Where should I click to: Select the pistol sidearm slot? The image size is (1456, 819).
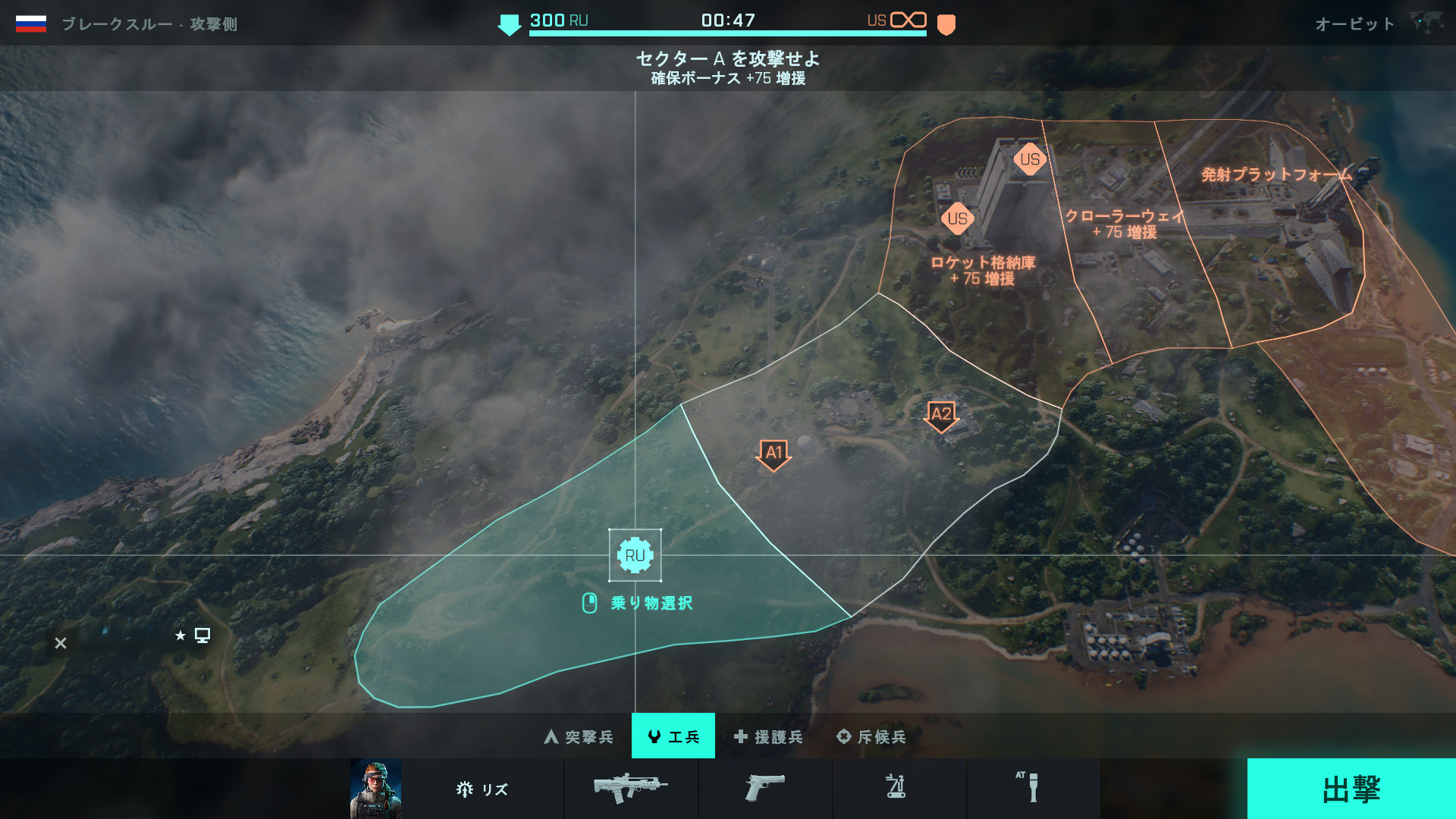click(764, 789)
